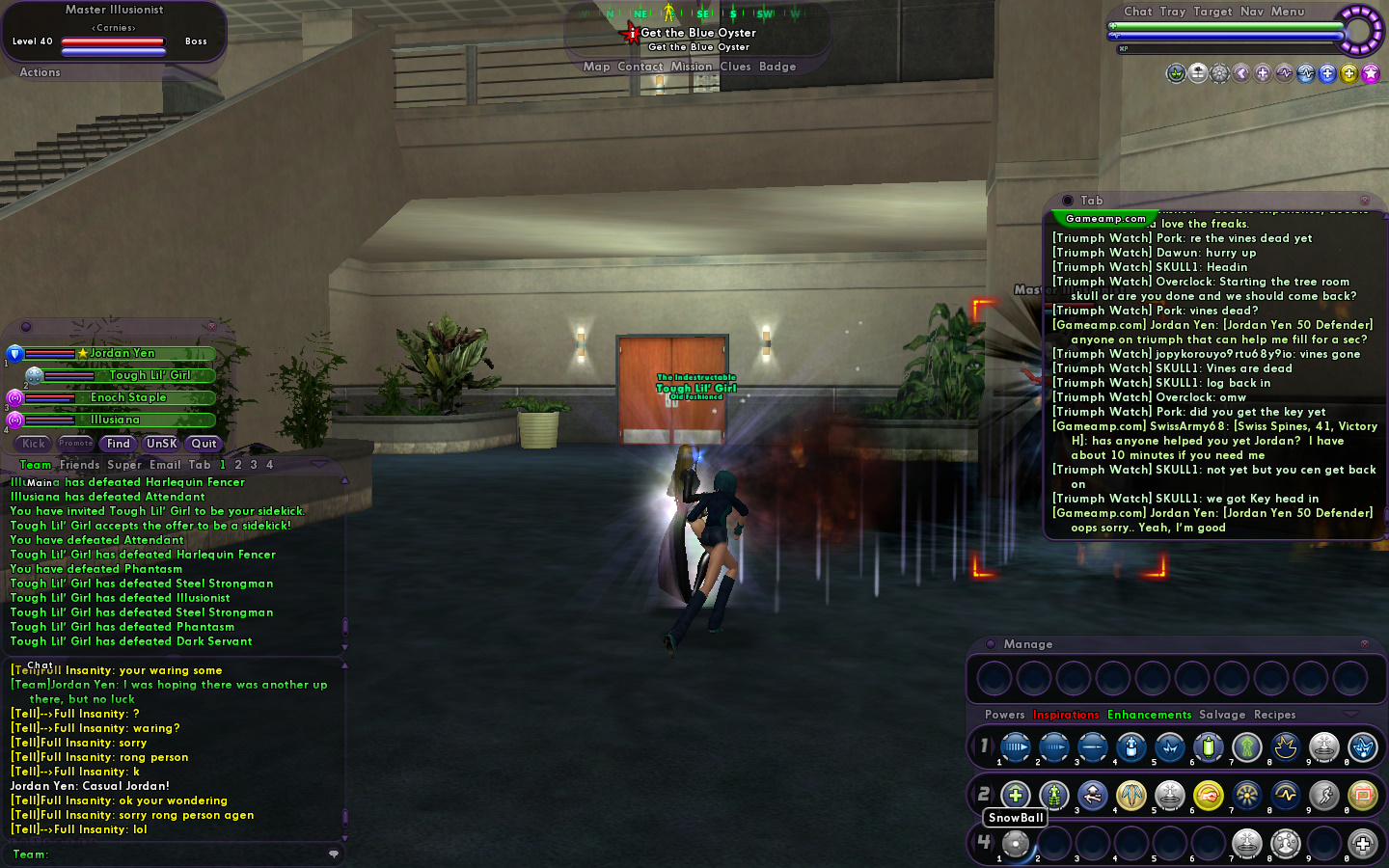The image size is (1389, 868).
Task: Open the Nav window toggle
Action: click(1251, 12)
